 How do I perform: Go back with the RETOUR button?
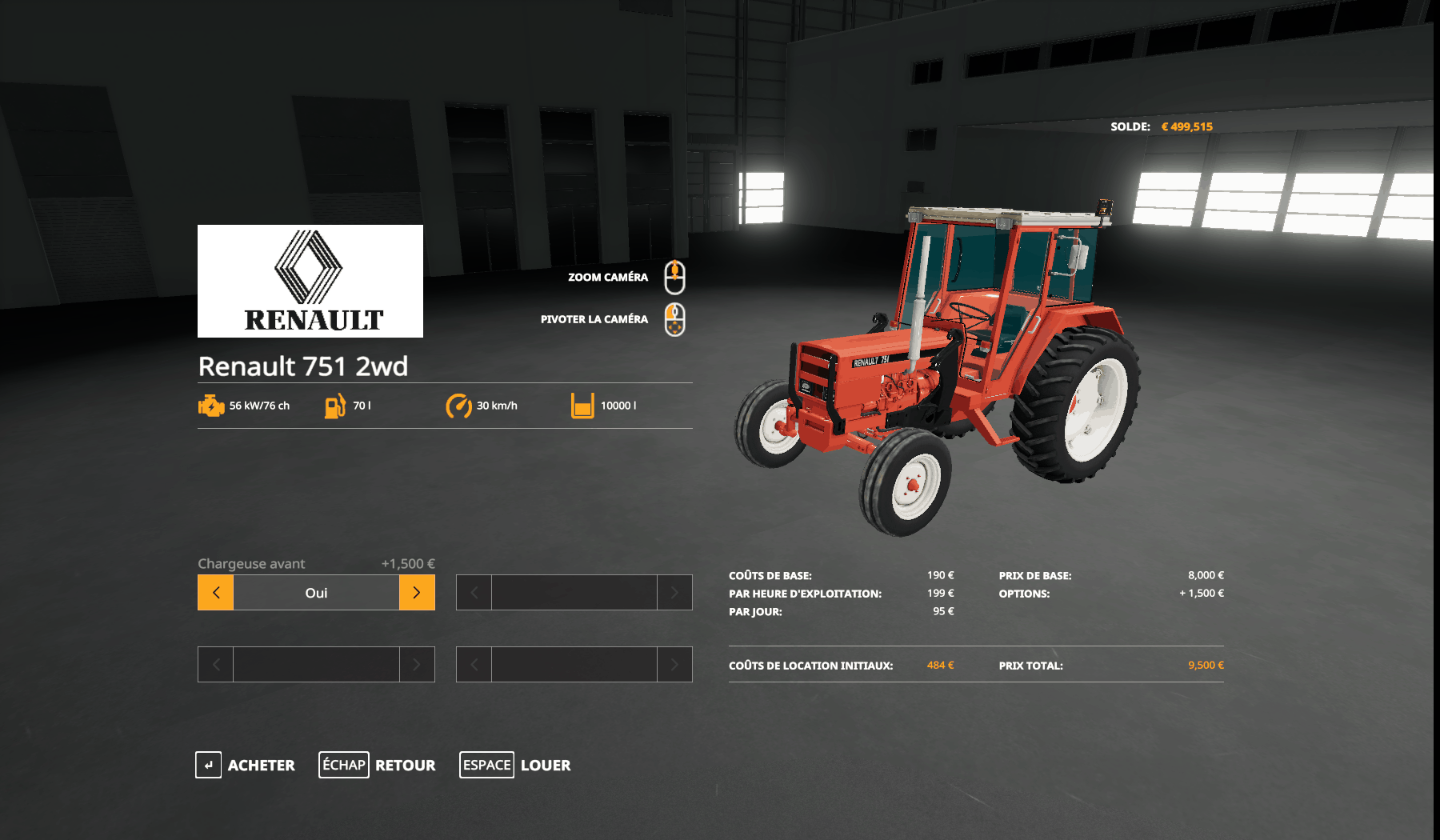[x=378, y=765]
